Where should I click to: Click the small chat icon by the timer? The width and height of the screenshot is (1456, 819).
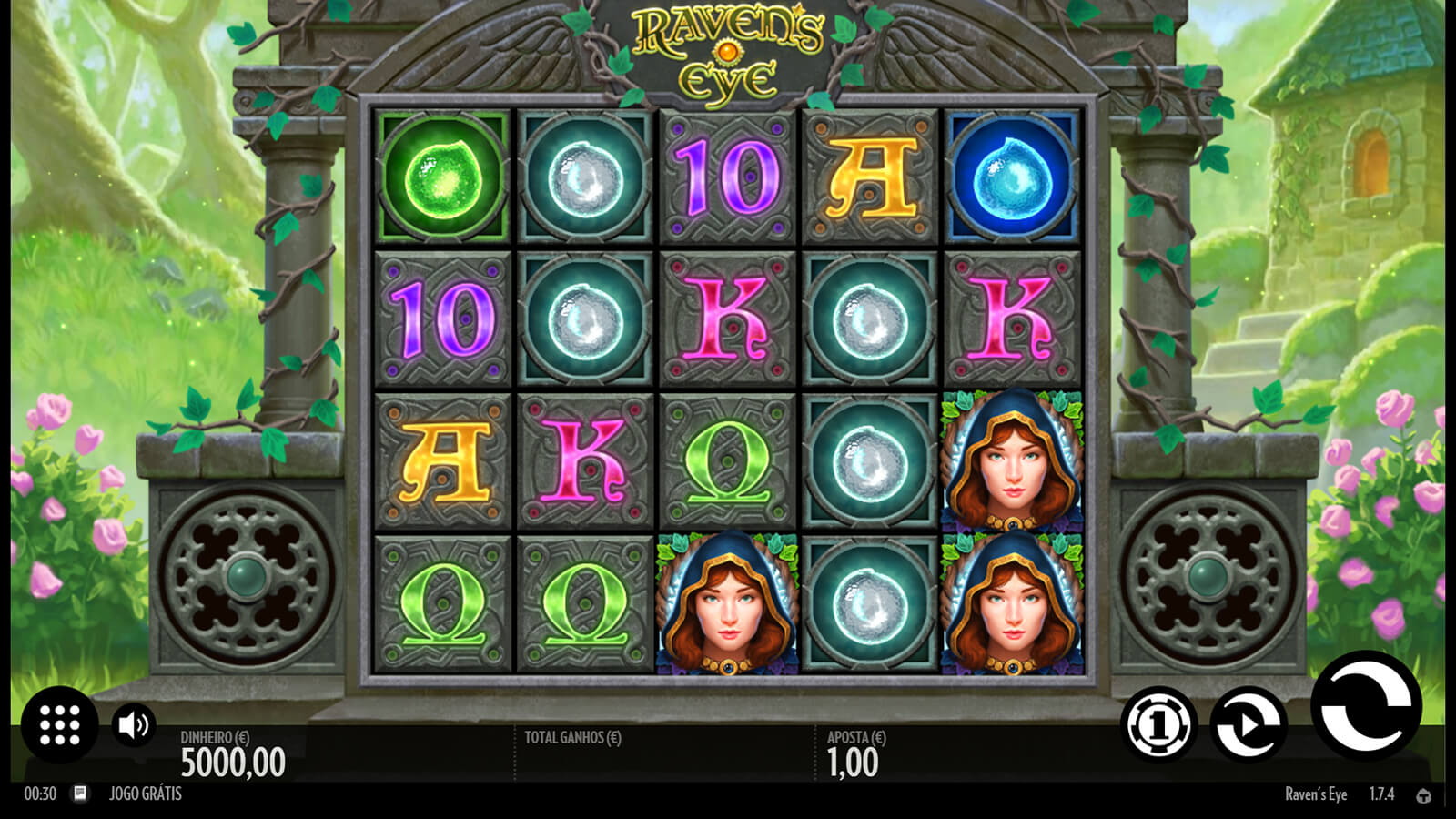80,794
